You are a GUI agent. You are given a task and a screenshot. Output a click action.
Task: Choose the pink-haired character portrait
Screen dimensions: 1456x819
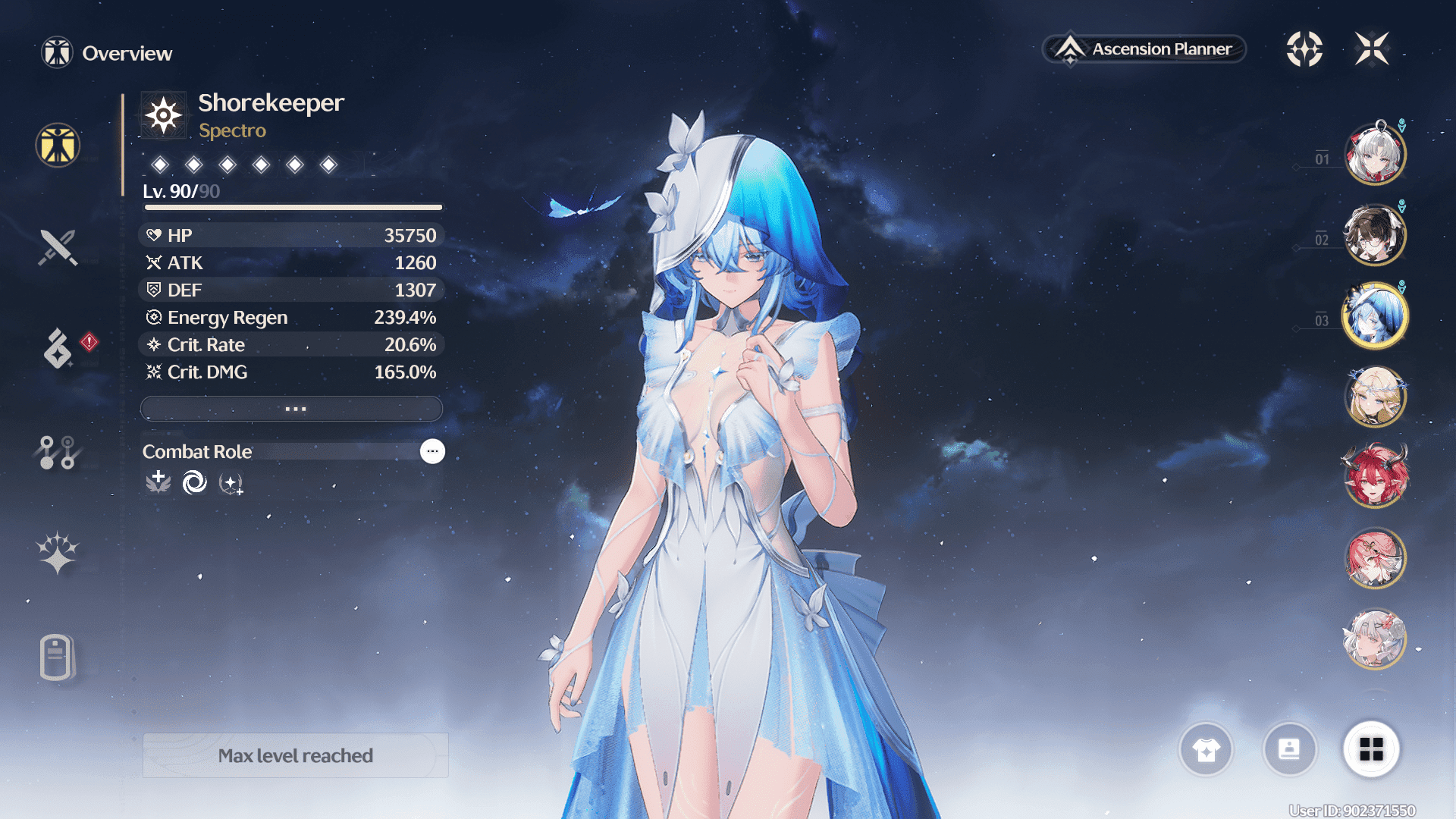[x=1375, y=559]
